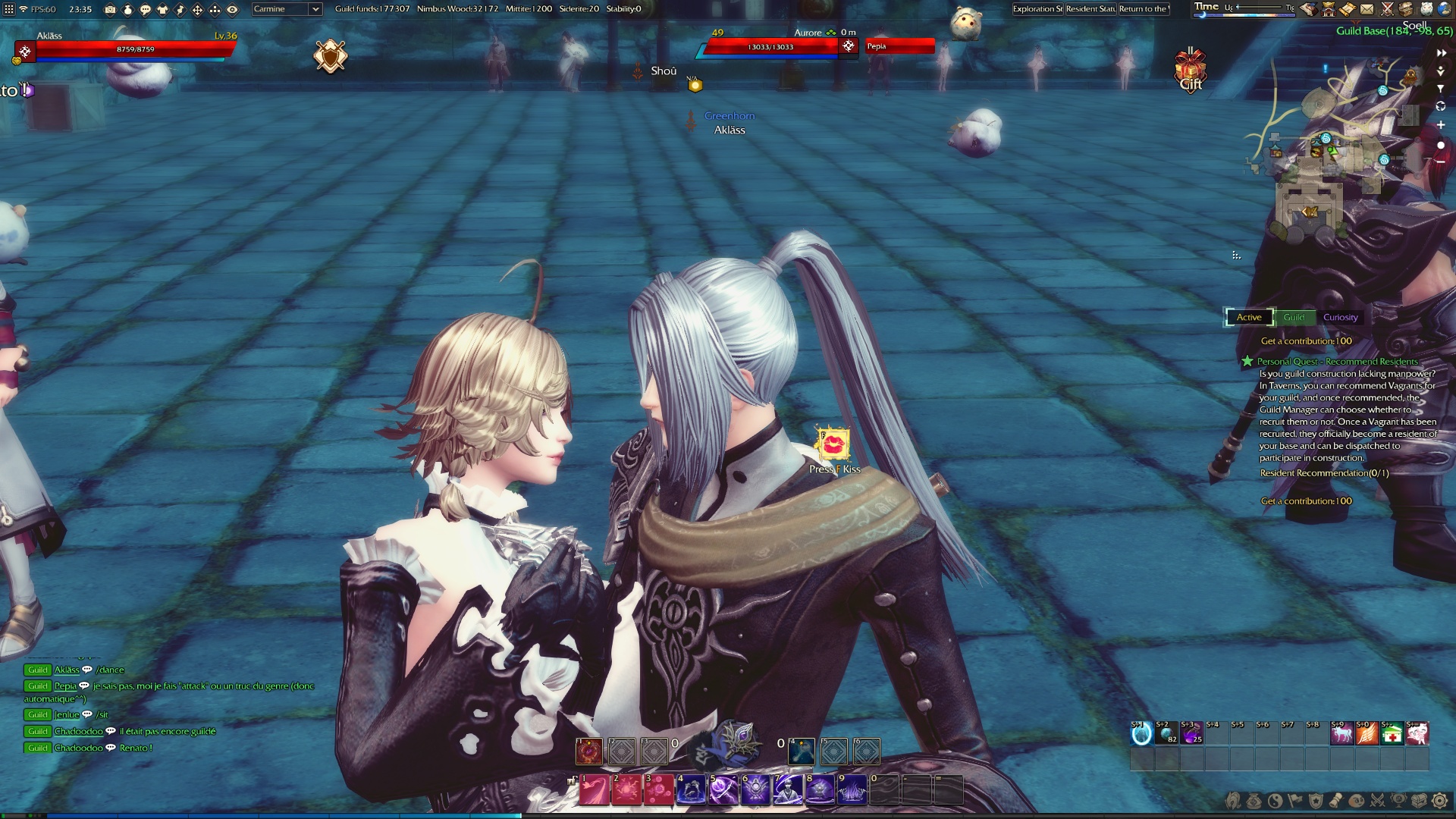Open the Carmine channel dropdown
The image size is (1456, 819).
click(286, 9)
